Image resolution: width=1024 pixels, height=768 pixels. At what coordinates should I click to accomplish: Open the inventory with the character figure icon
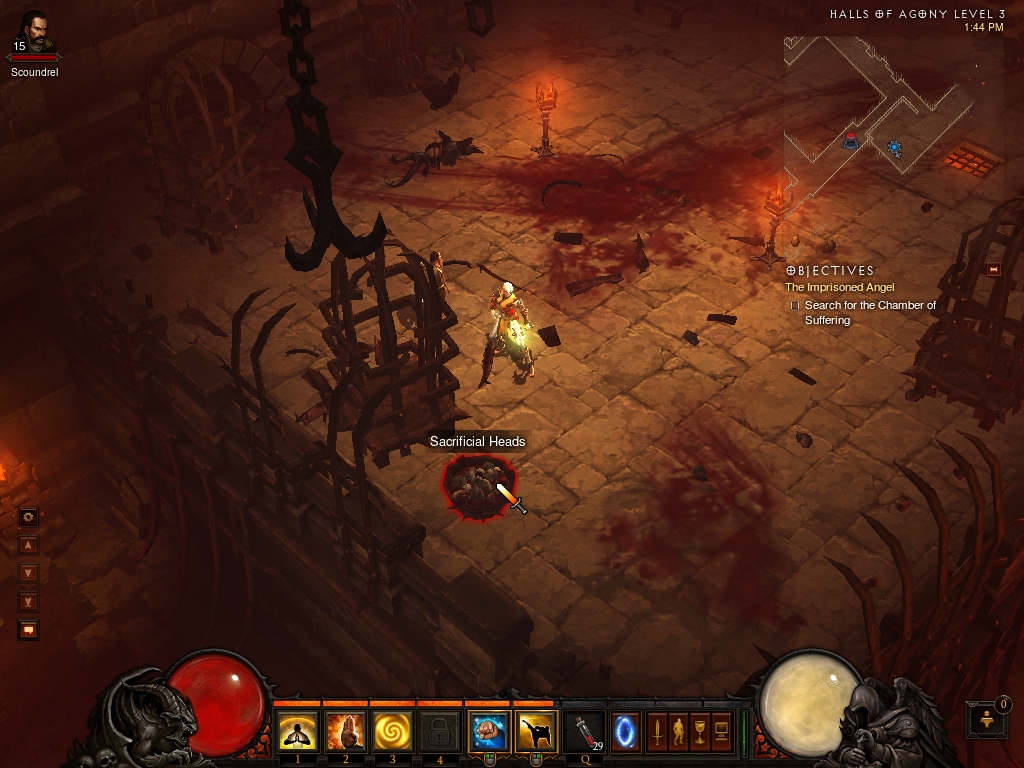[678, 731]
